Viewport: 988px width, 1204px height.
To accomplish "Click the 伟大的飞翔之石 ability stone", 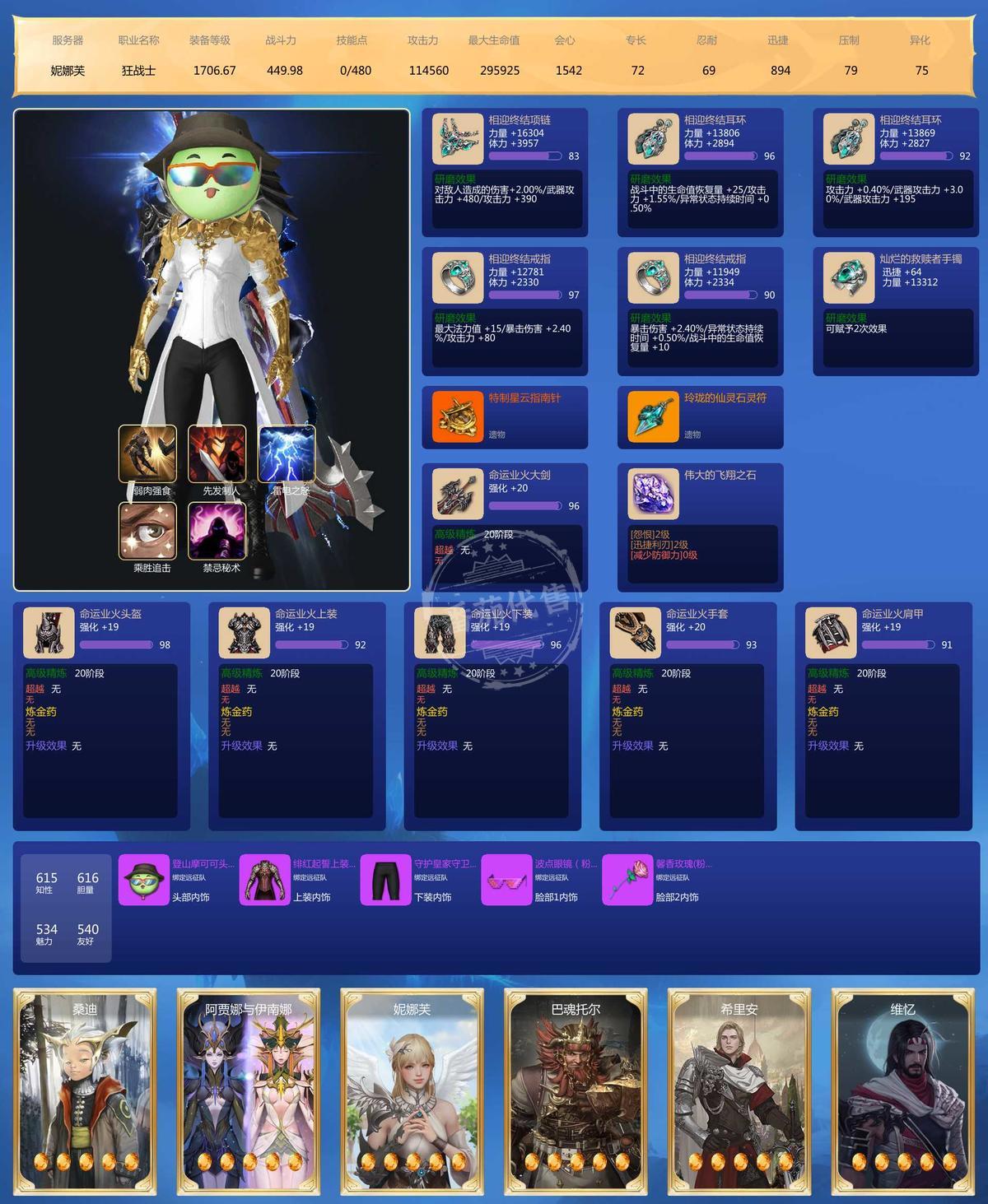I will coord(653,495).
